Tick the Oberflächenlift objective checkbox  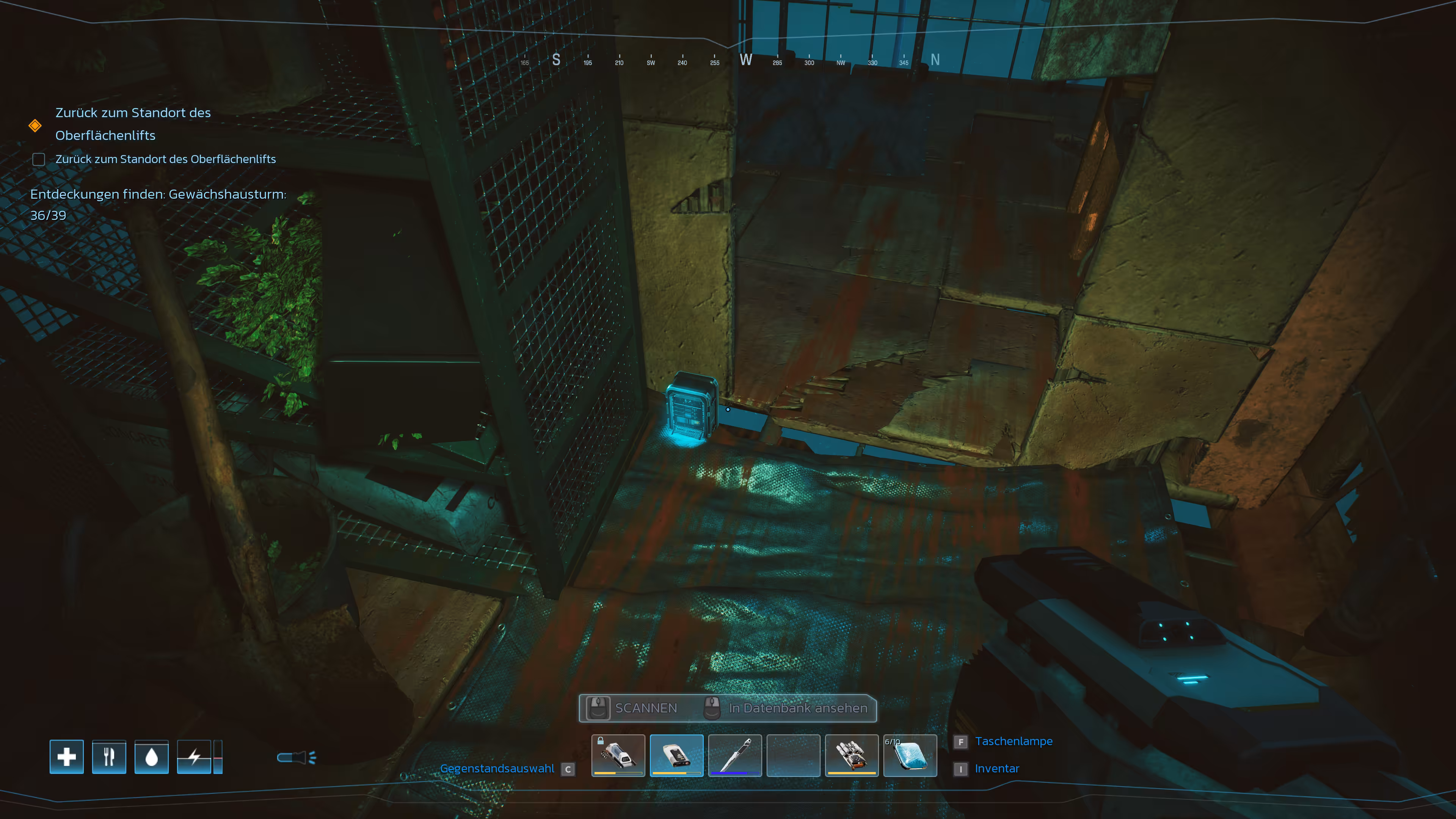click(x=38, y=159)
